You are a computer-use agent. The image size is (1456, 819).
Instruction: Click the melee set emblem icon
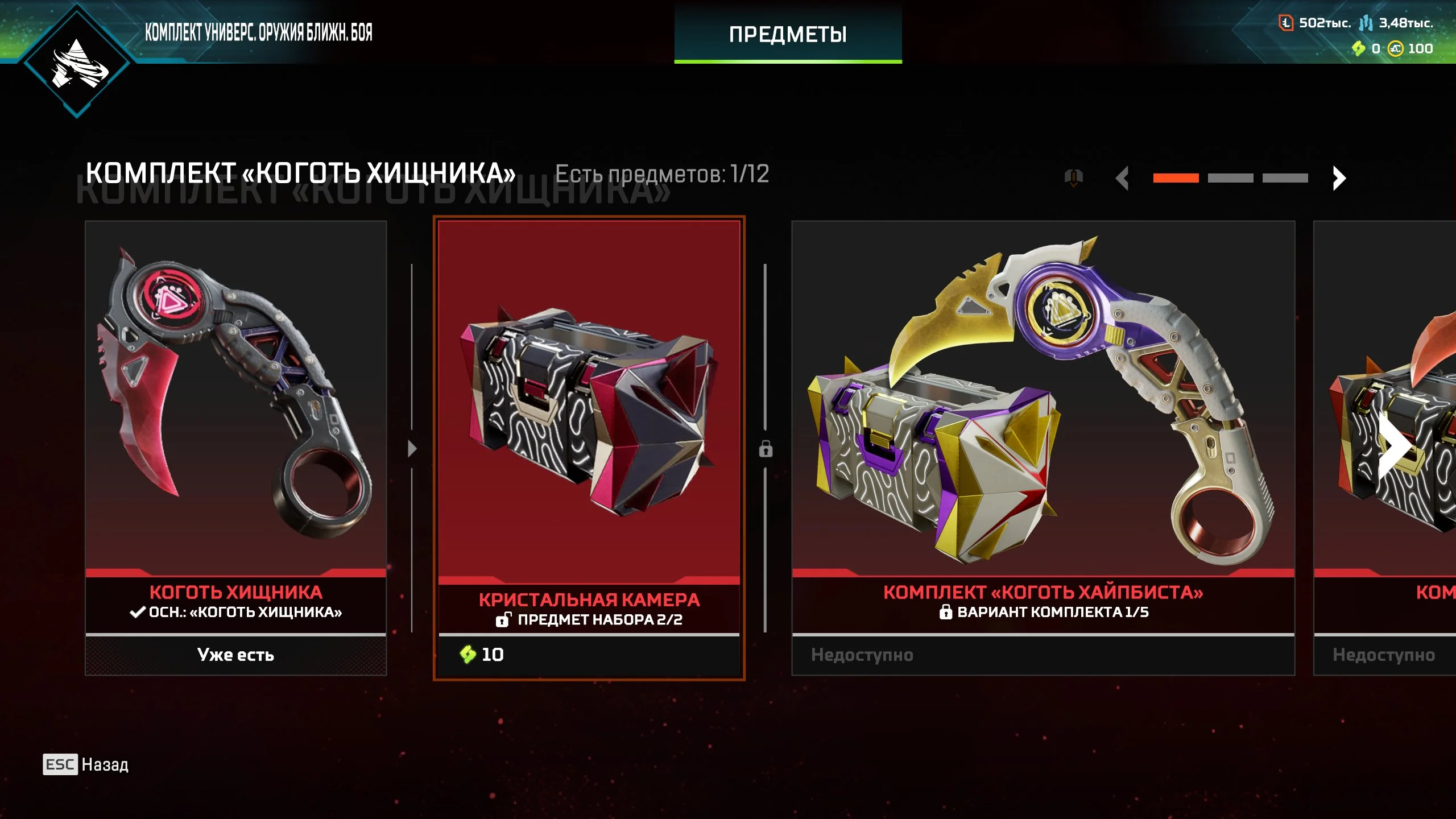click(77, 61)
